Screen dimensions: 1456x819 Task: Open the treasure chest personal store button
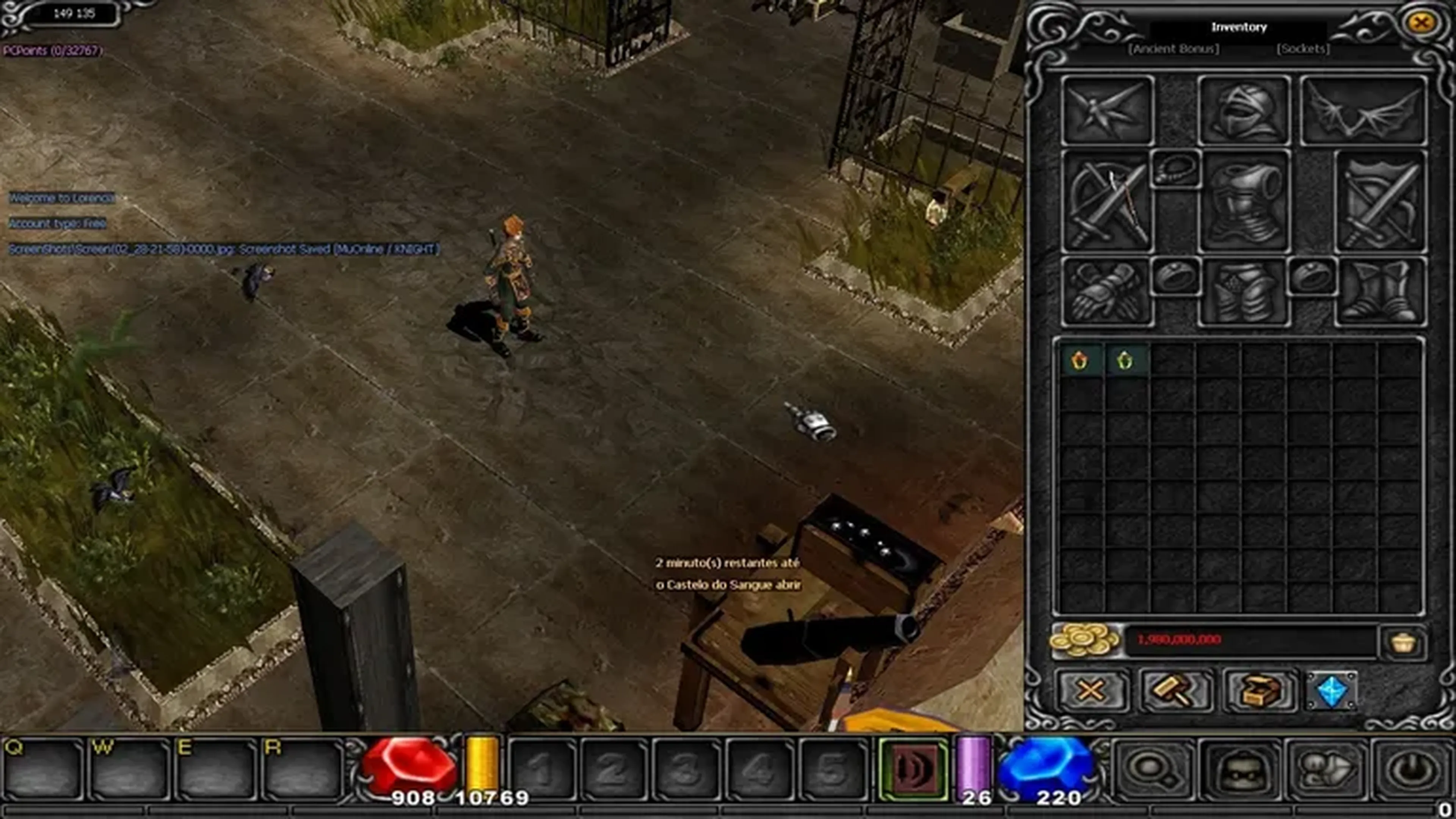tap(1259, 690)
